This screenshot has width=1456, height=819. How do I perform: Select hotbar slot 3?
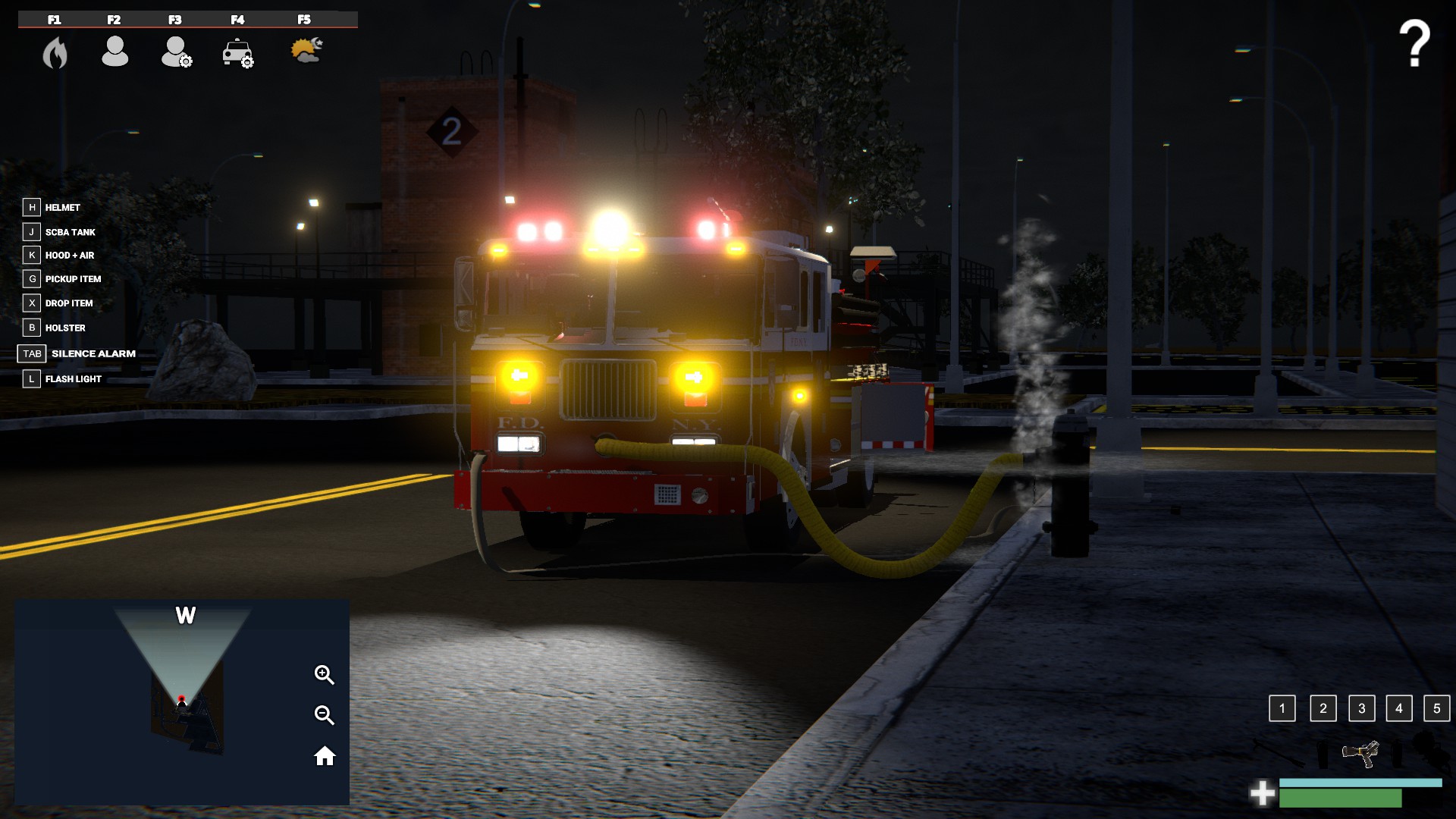pos(1362,708)
